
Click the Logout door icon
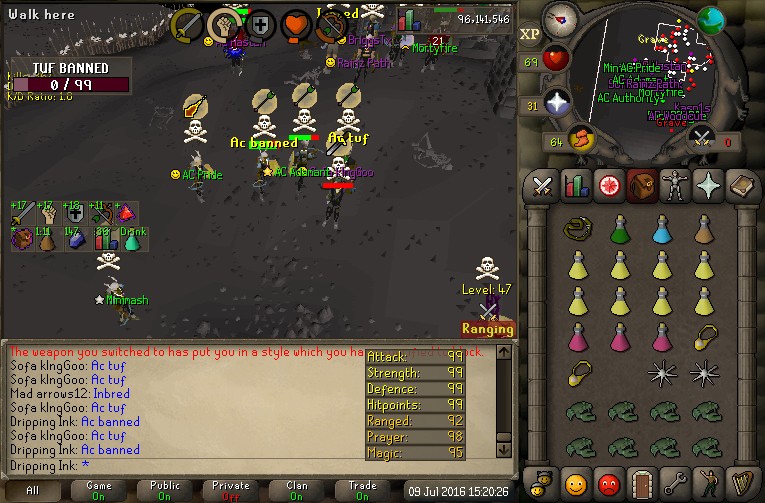[641, 484]
